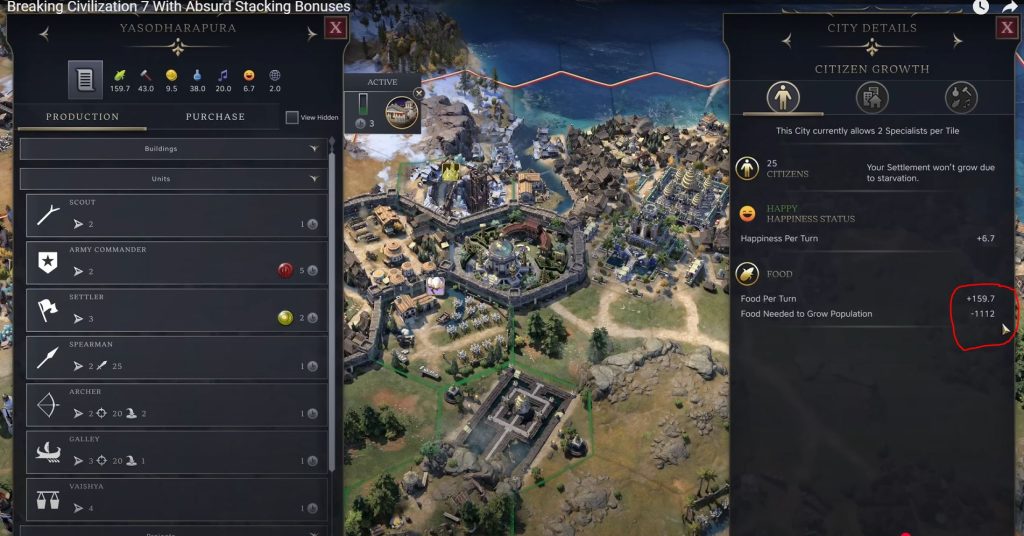Close the City Details panel
Image resolution: width=1024 pixels, height=536 pixels.
(x=1006, y=28)
